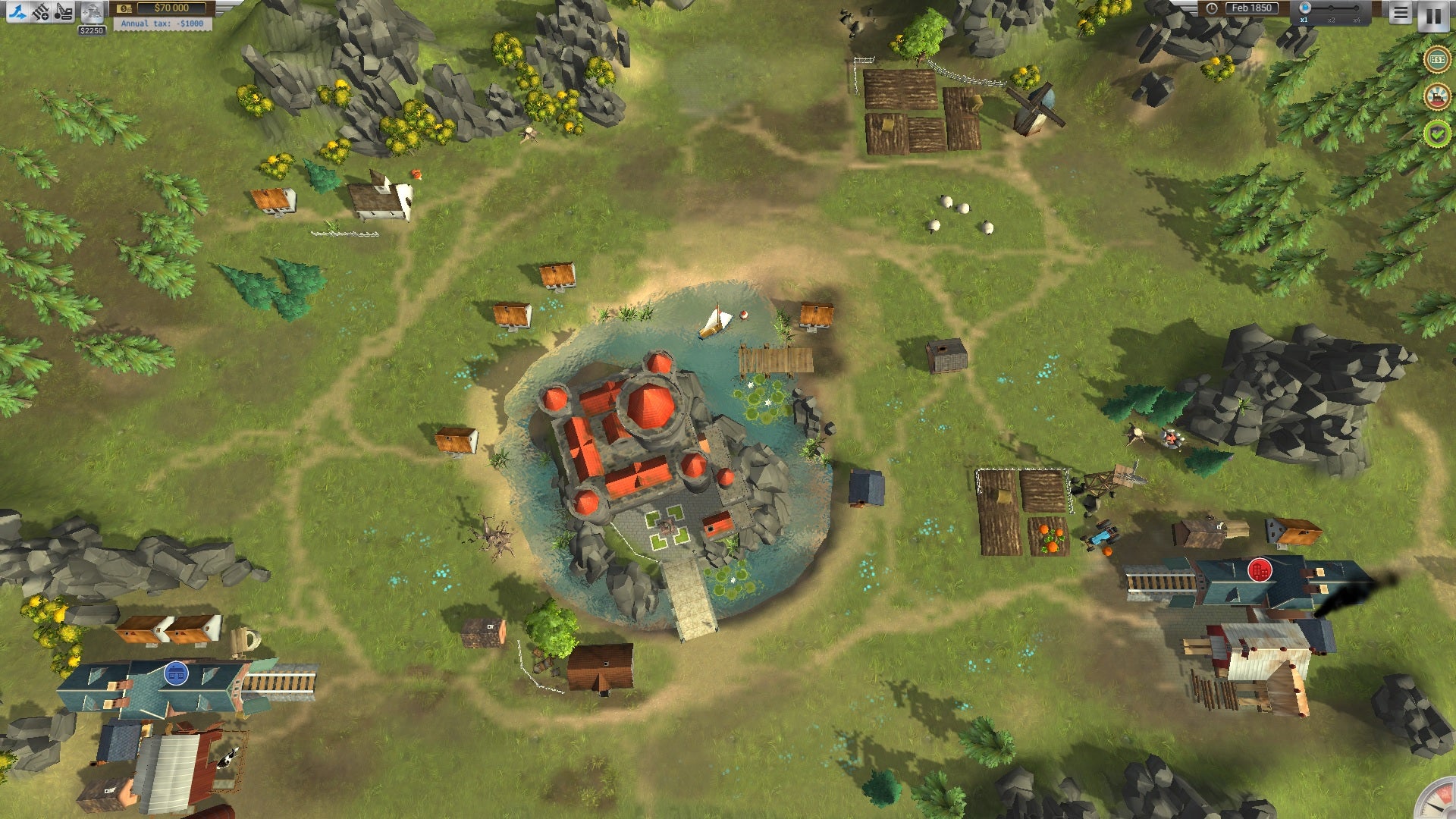Set game speed to x2 on slider
1456x819 pixels.
tap(1331, 9)
